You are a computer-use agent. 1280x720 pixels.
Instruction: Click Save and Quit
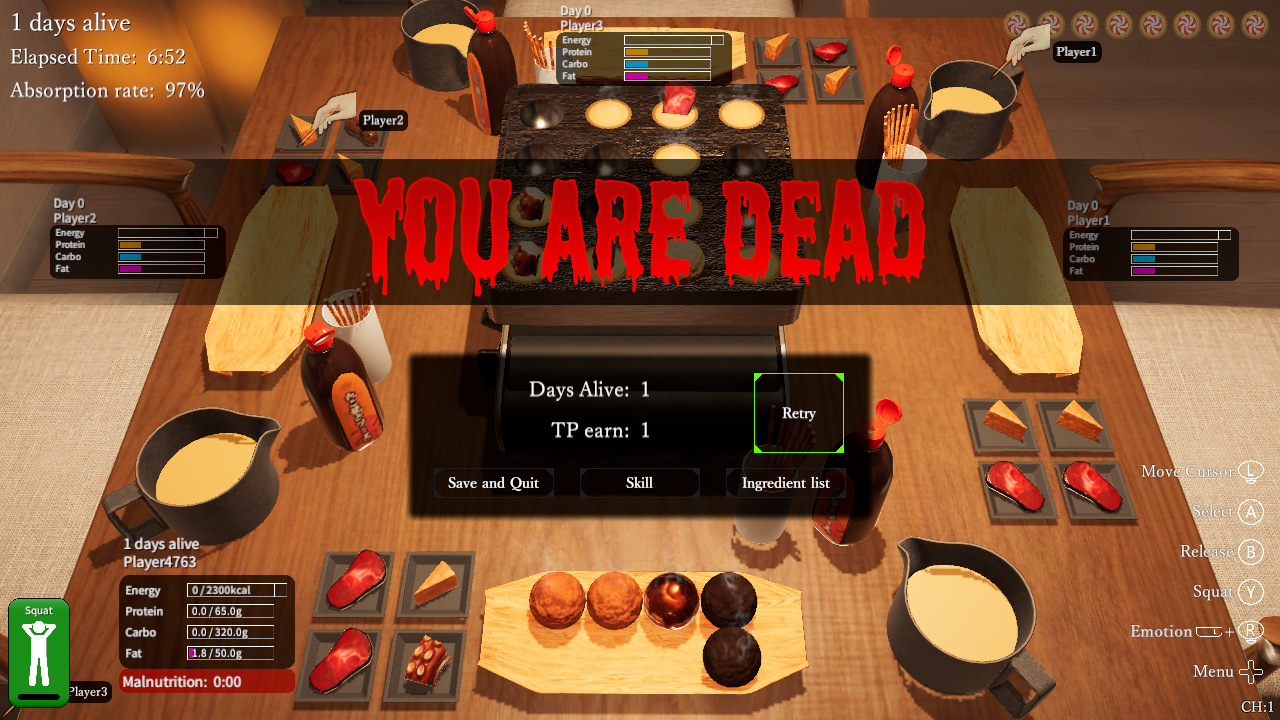tap(493, 483)
